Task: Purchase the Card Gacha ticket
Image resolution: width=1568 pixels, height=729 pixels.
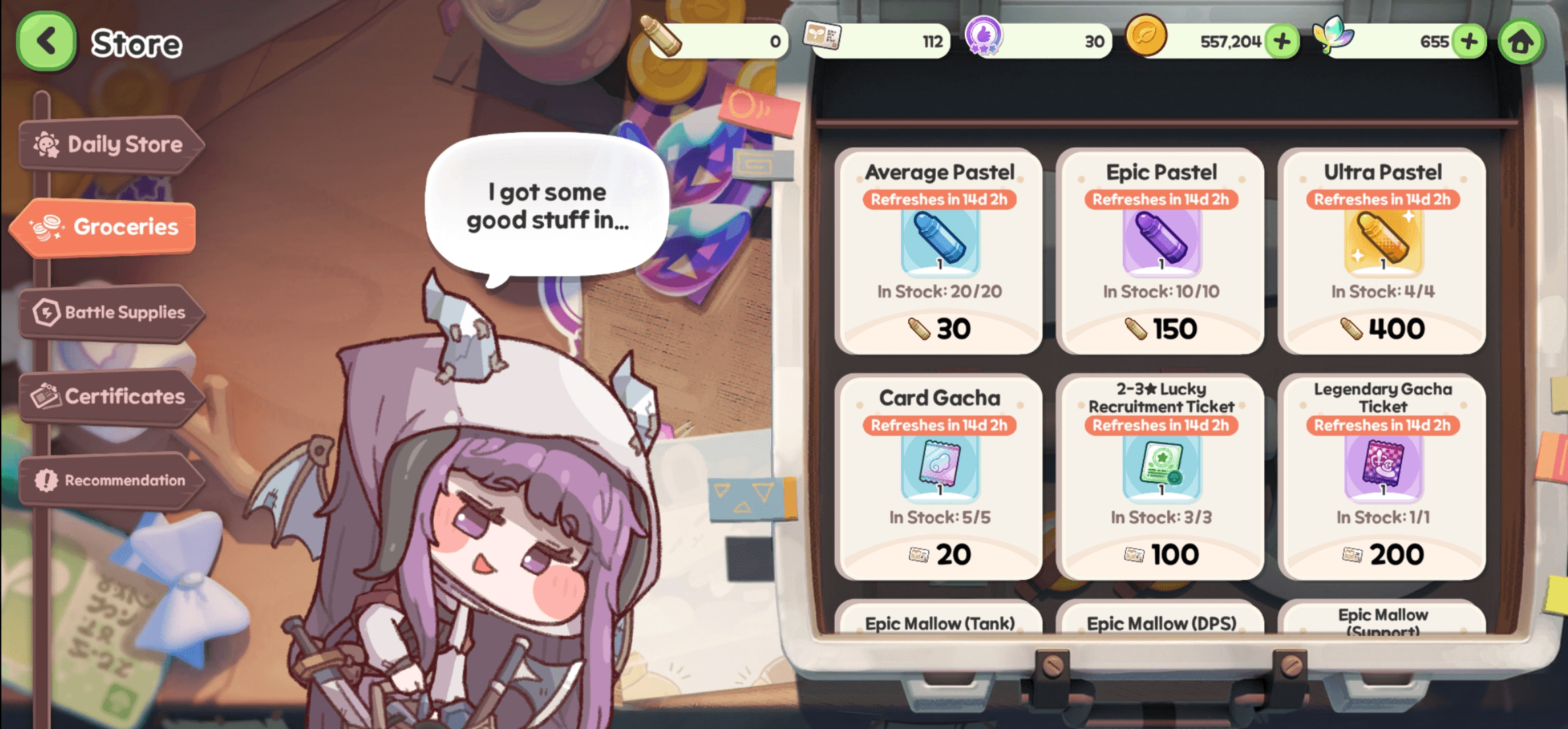Action: point(939,477)
